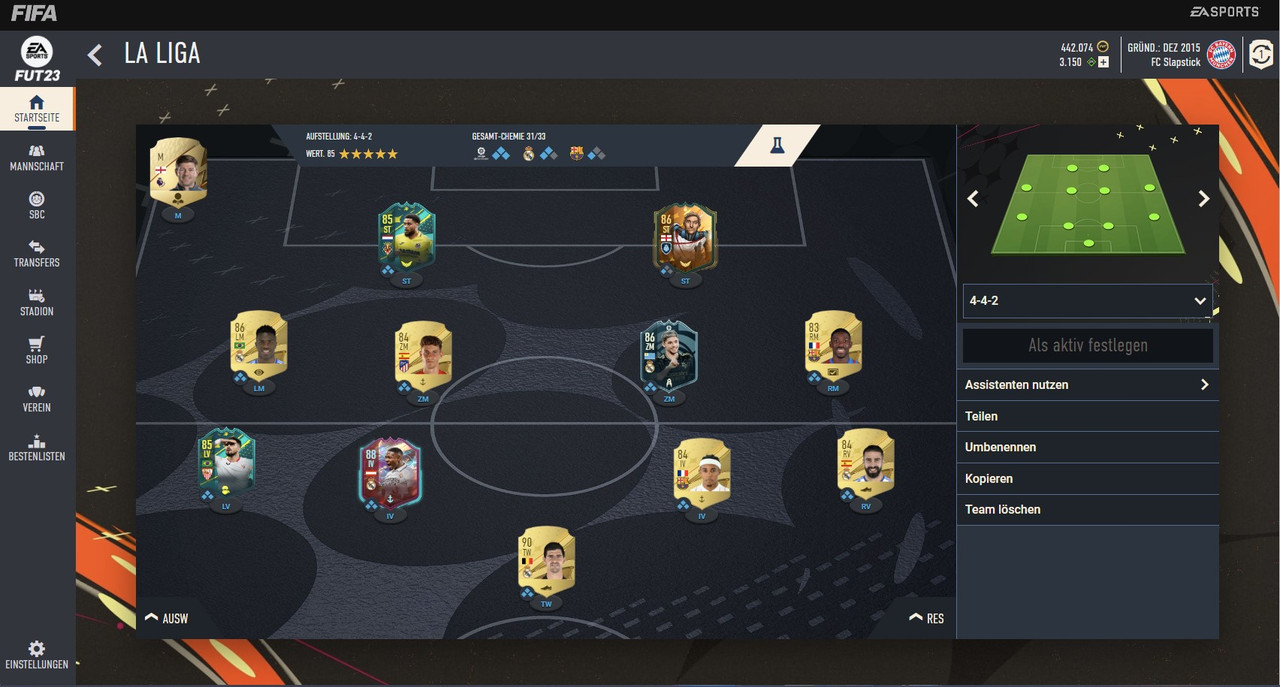Open the Startseite home tab
1280x687 pixels.
click(x=36, y=109)
